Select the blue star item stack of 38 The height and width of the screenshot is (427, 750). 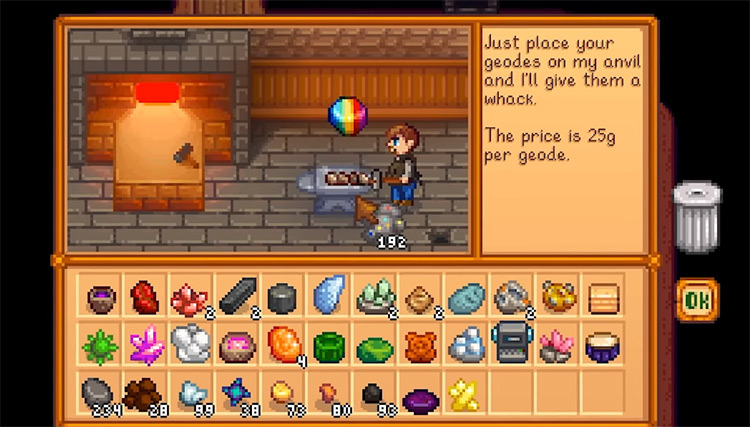[237, 393]
